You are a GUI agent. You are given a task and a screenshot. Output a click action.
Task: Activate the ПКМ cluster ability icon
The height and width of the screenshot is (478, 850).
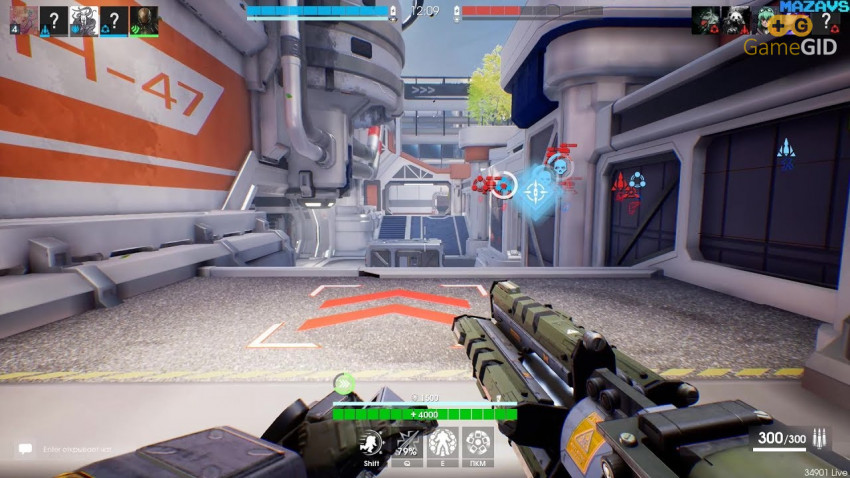point(476,442)
